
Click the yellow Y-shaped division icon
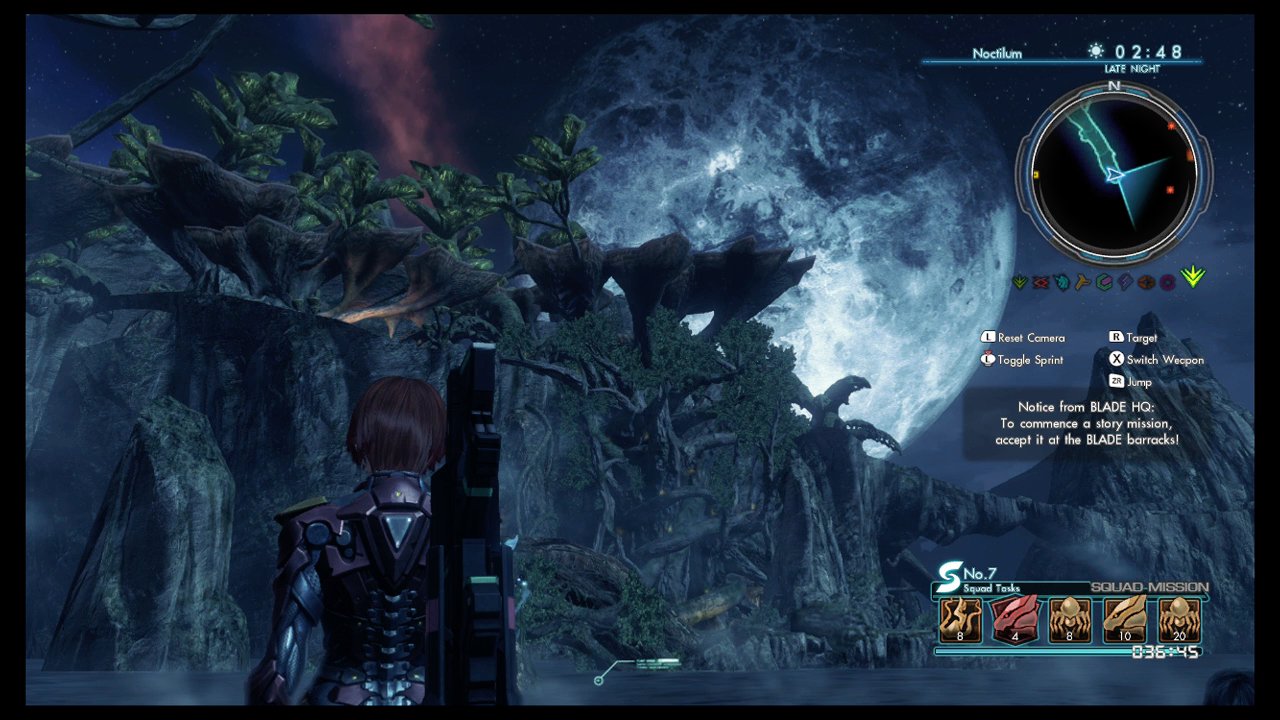pyautogui.click(x=1083, y=283)
